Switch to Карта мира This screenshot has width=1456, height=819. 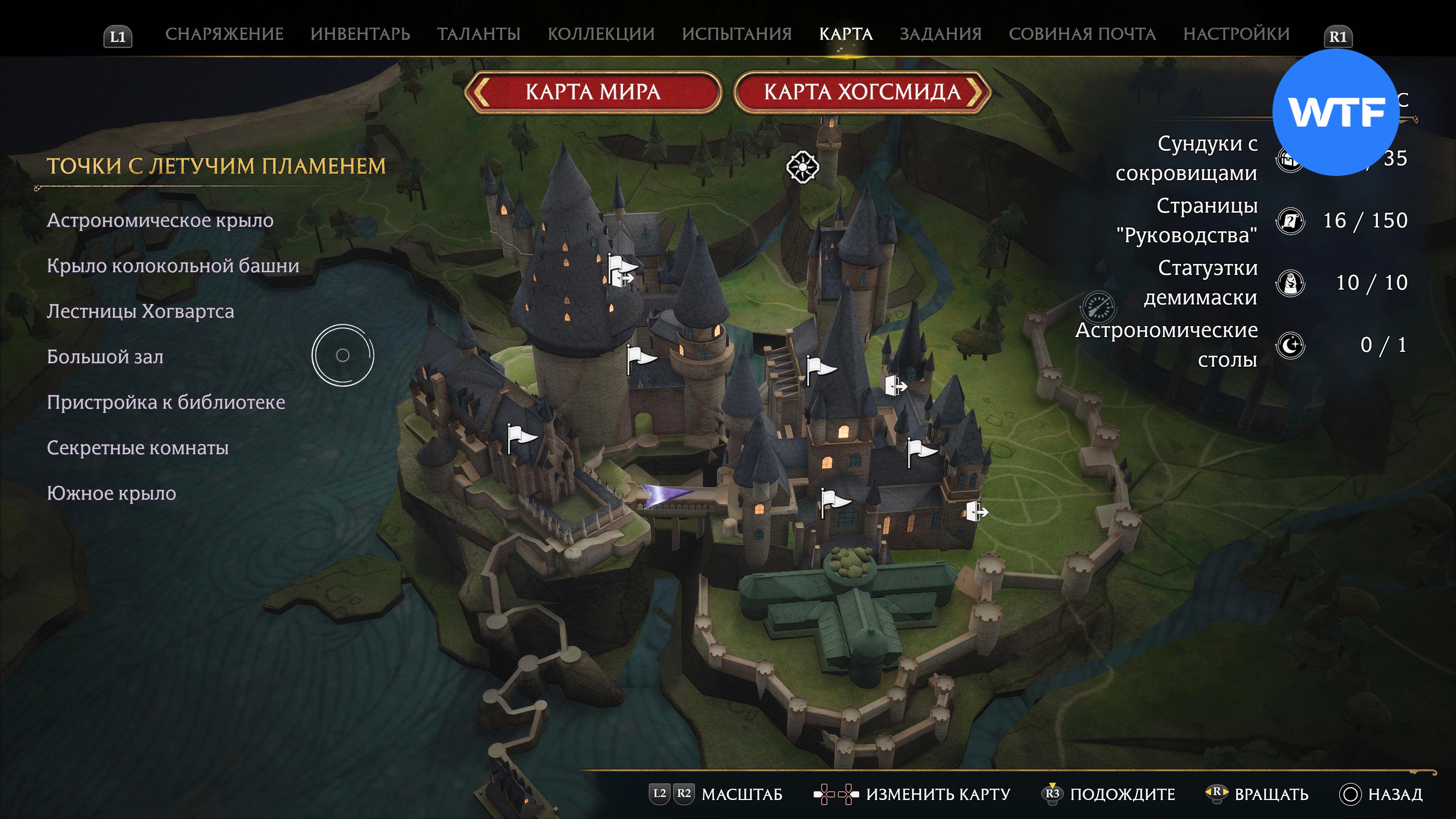coord(593,91)
